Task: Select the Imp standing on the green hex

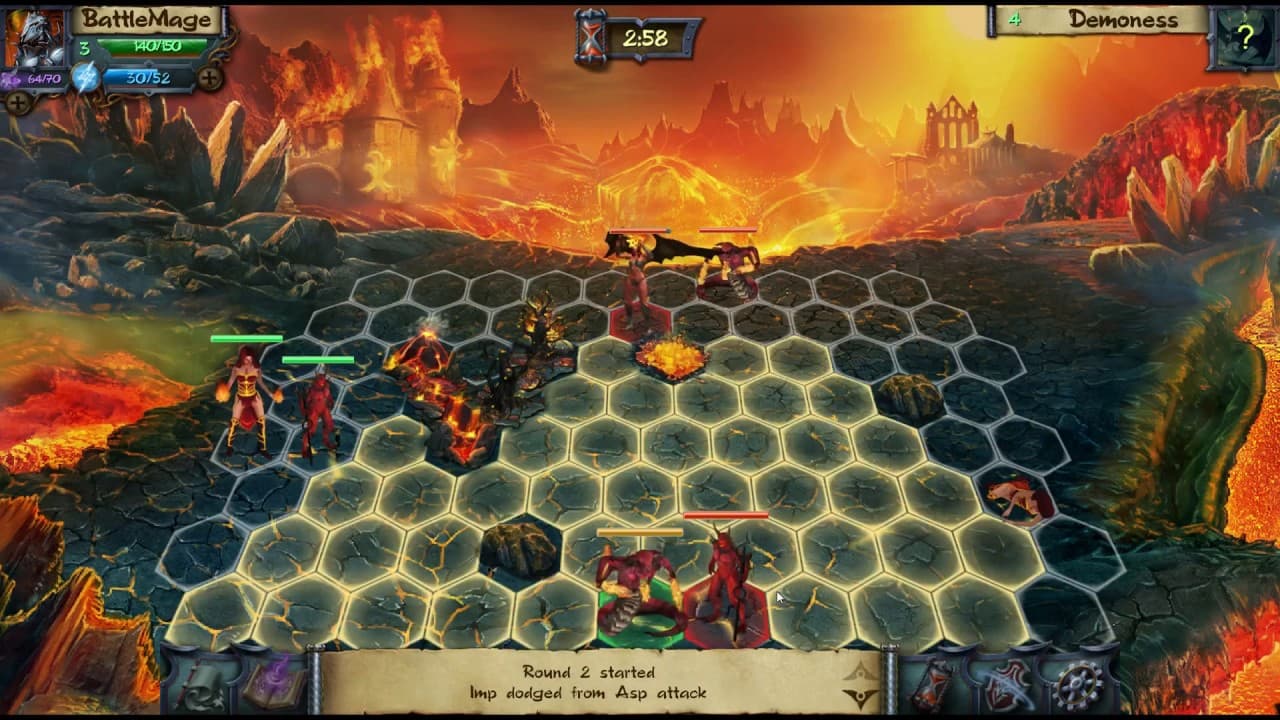Action: point(635,580)
